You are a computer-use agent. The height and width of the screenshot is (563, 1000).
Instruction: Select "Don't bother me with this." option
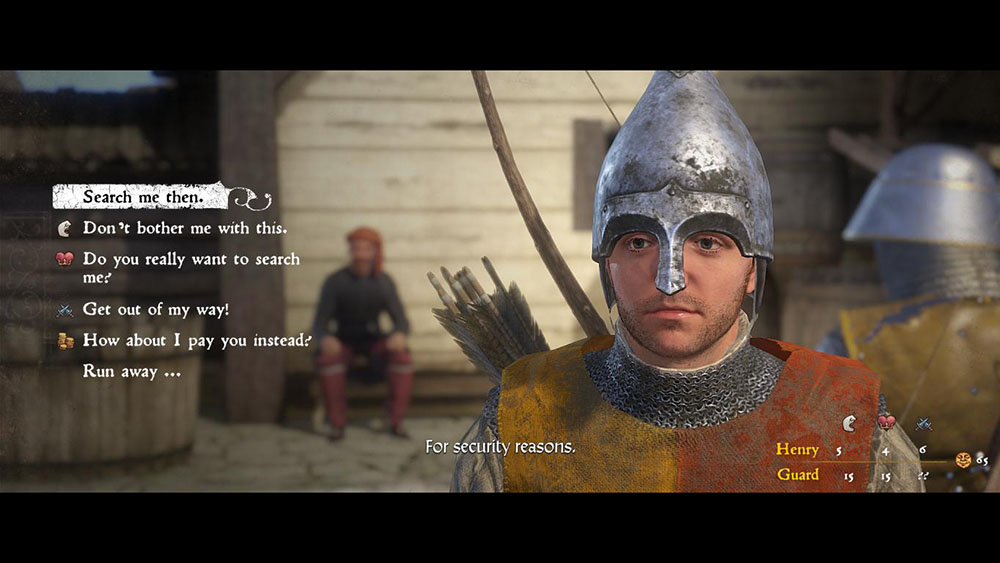click(x=184, y=228)
